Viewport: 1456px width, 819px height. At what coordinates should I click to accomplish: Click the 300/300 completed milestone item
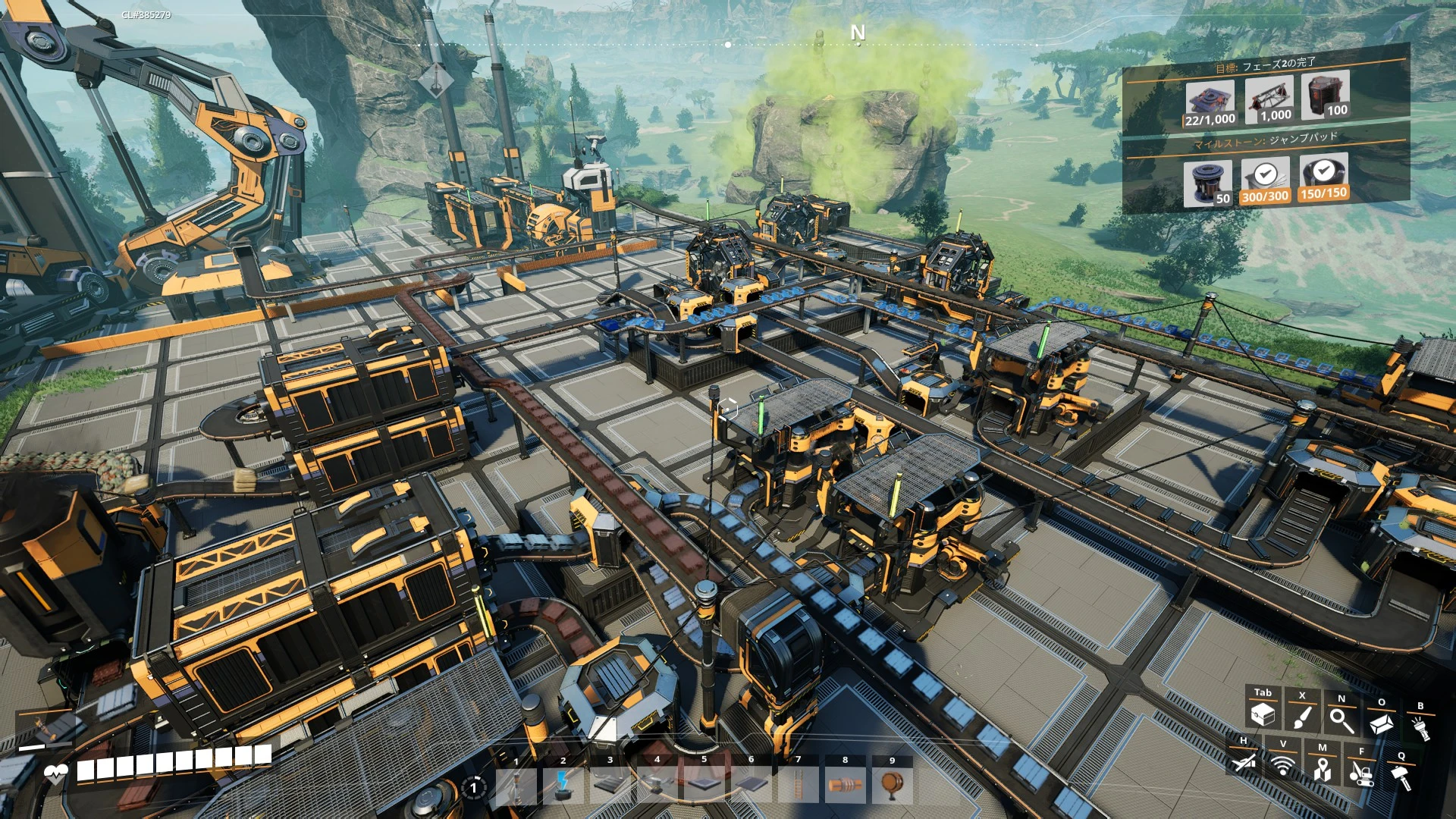click(x=1265, y=182)
